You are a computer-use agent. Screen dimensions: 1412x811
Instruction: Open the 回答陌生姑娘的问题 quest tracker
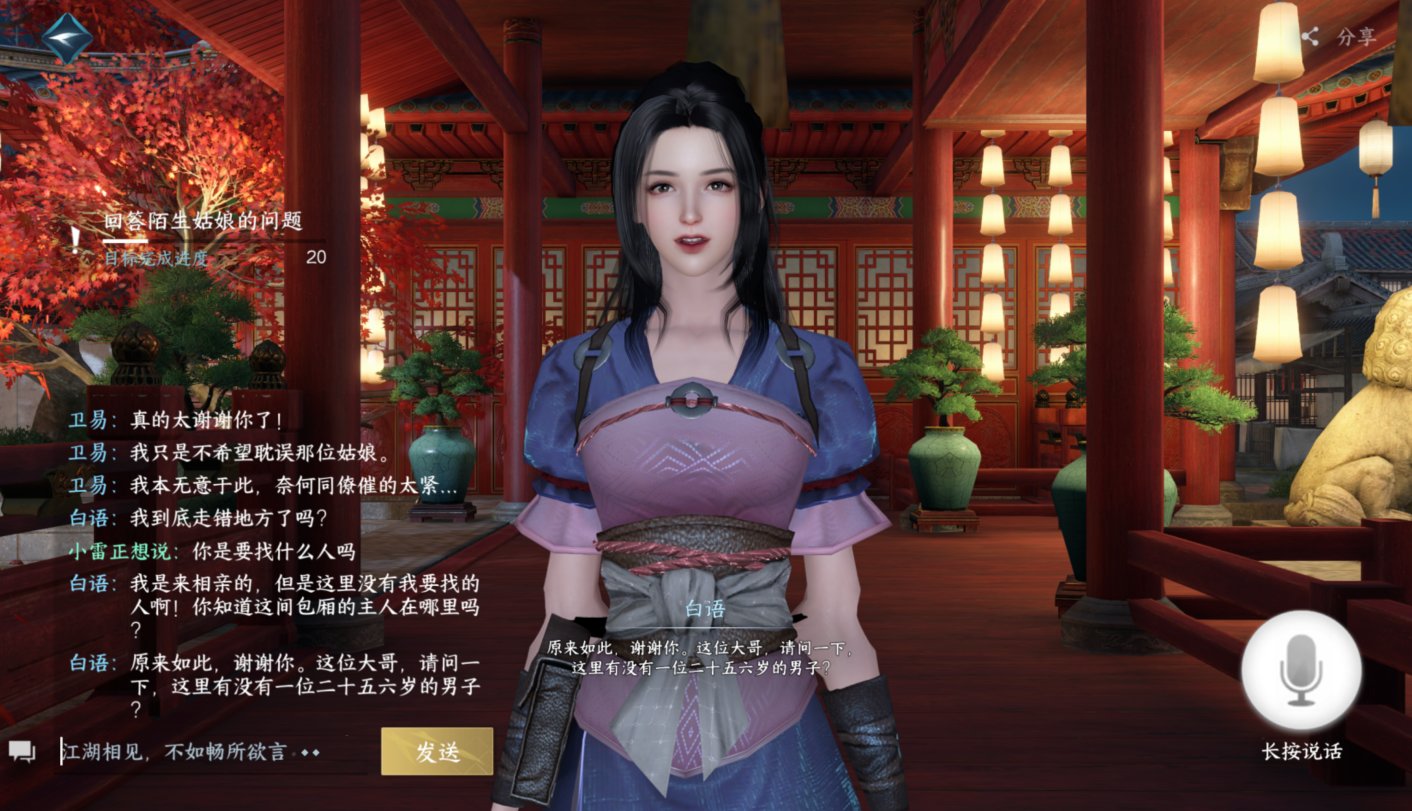click(x=203, y=222)
